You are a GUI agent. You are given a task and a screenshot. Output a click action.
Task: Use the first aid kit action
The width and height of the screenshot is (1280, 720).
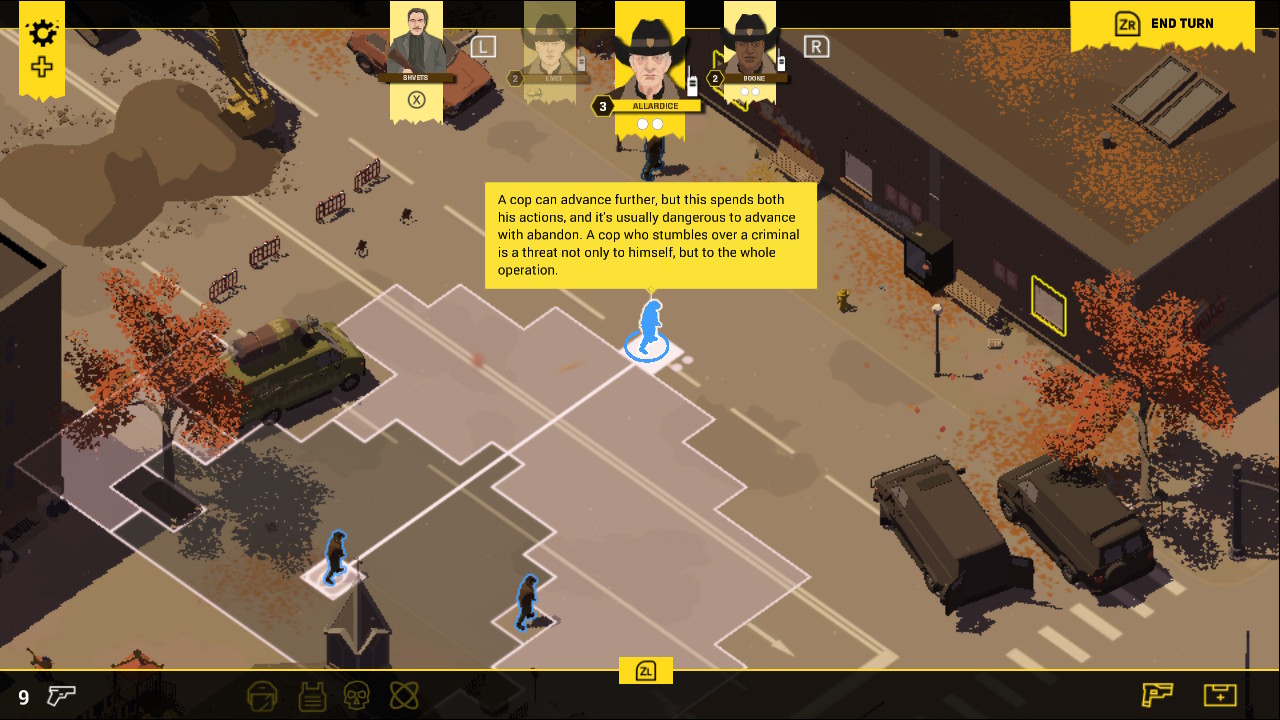(x=1220, y=694)
